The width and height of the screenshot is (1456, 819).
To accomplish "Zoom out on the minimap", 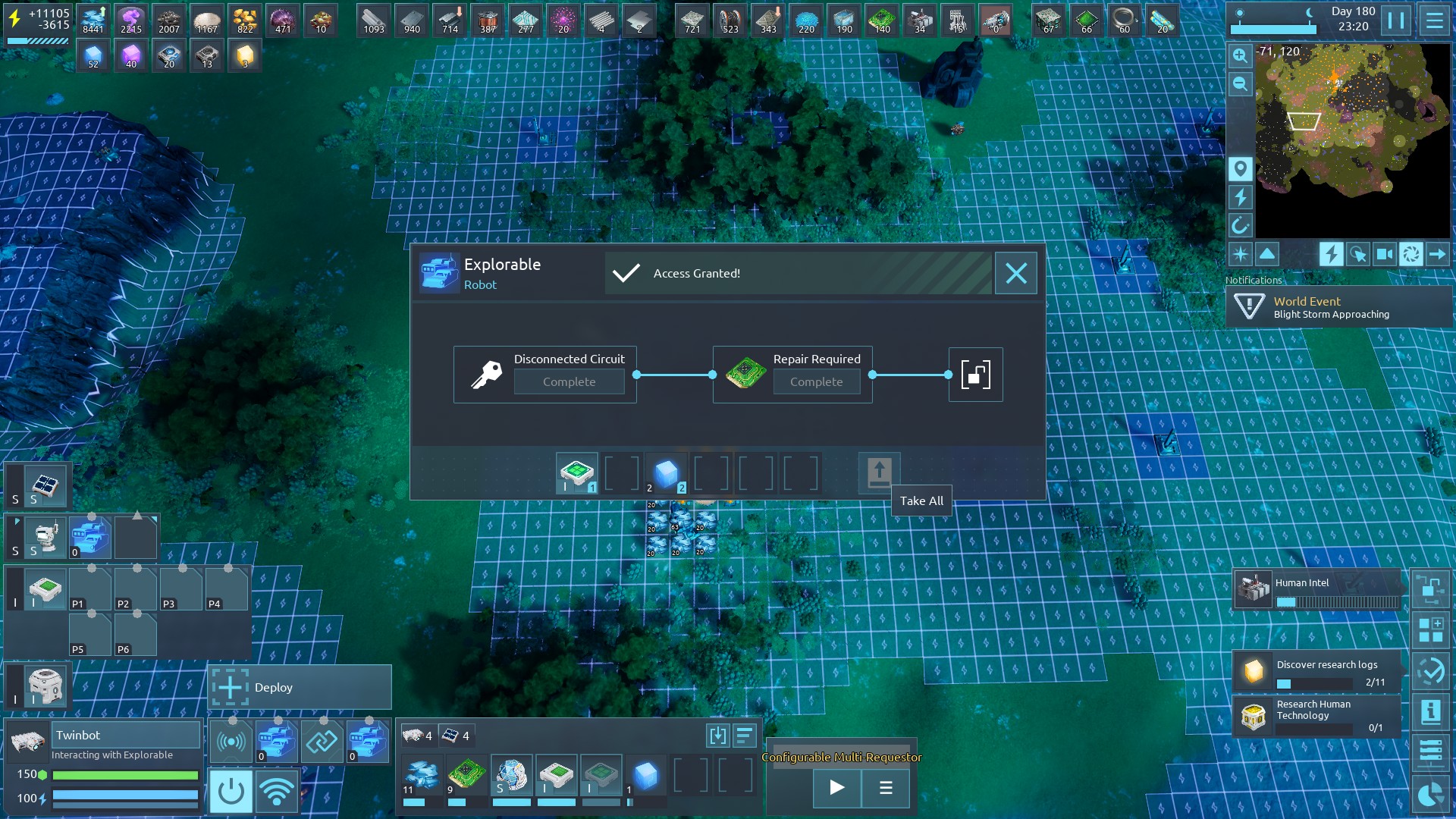I will [1240, 83].
